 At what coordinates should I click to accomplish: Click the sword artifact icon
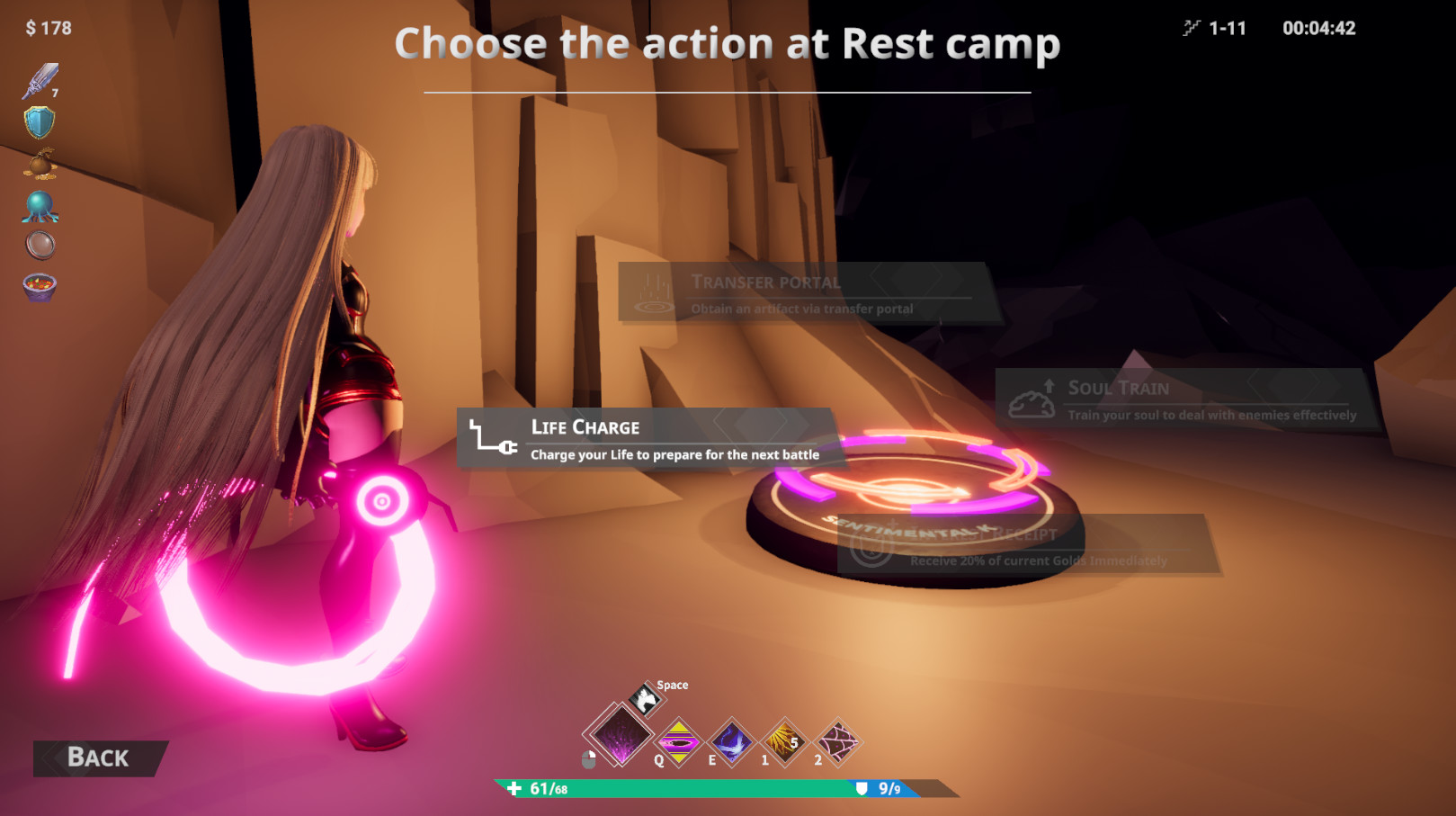40,81
